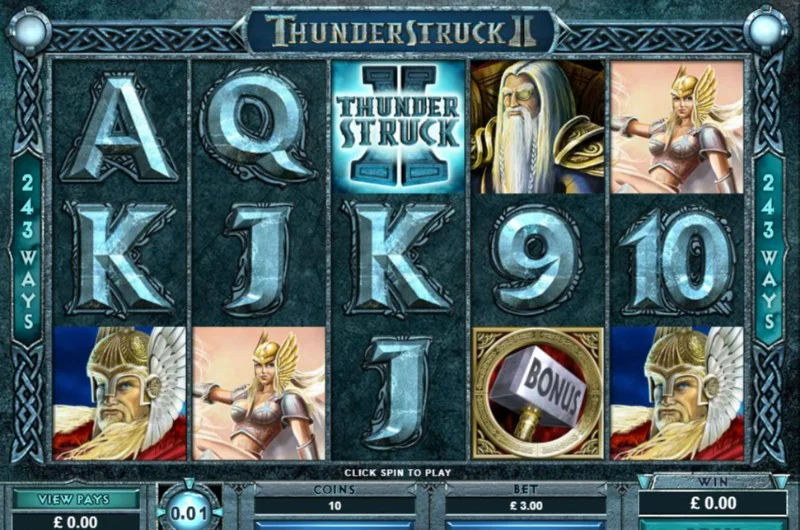
Task: Open the View Pays paytable
Action: point(75,498)
